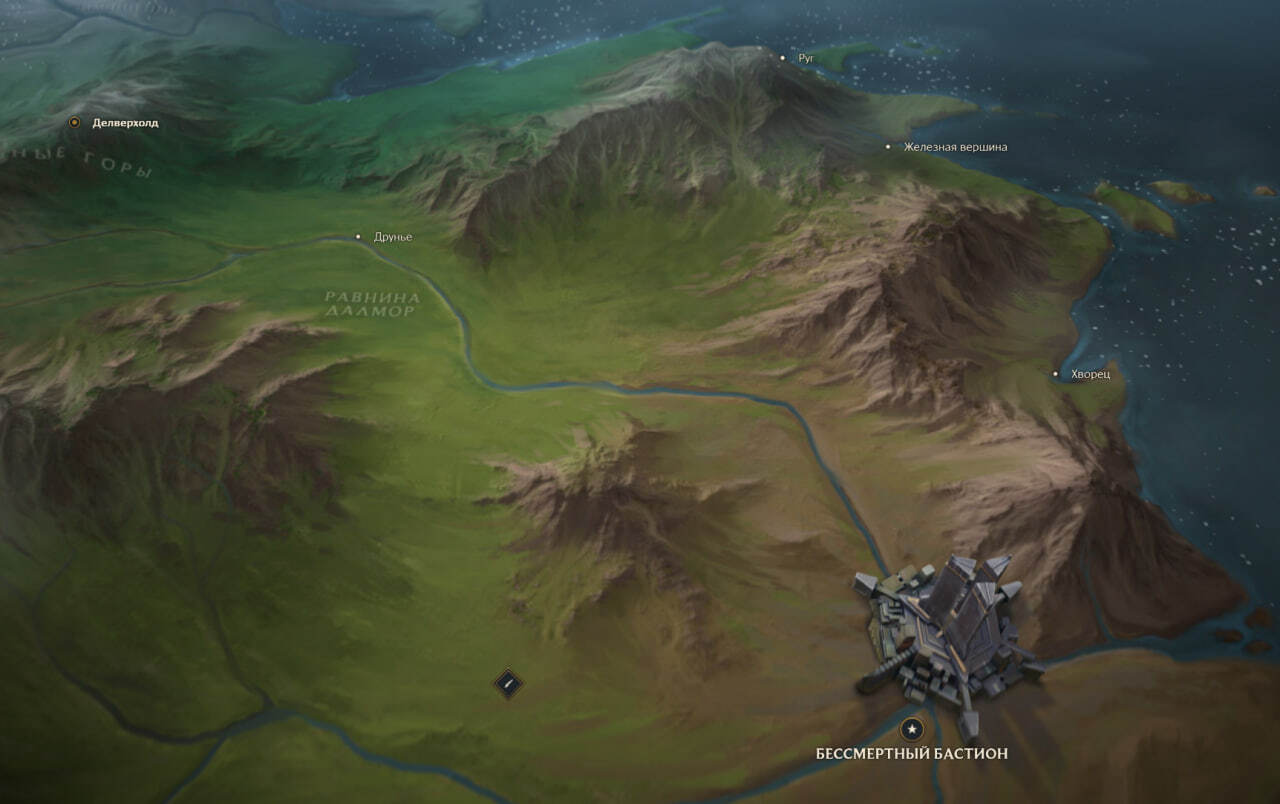1280x804 pixels.
Task: Select the Хворец location marker
Action: (x=1055, y=374)
